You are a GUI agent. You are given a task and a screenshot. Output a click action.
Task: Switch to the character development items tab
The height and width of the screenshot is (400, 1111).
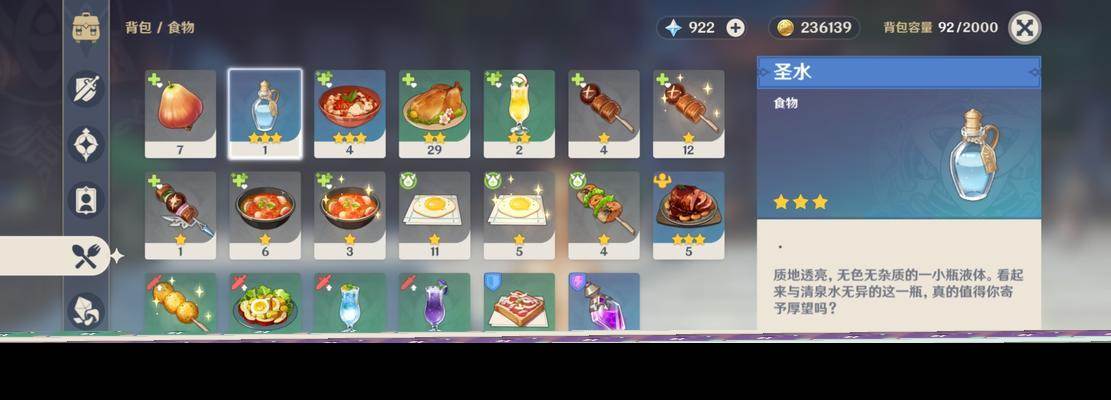point(86,200)
